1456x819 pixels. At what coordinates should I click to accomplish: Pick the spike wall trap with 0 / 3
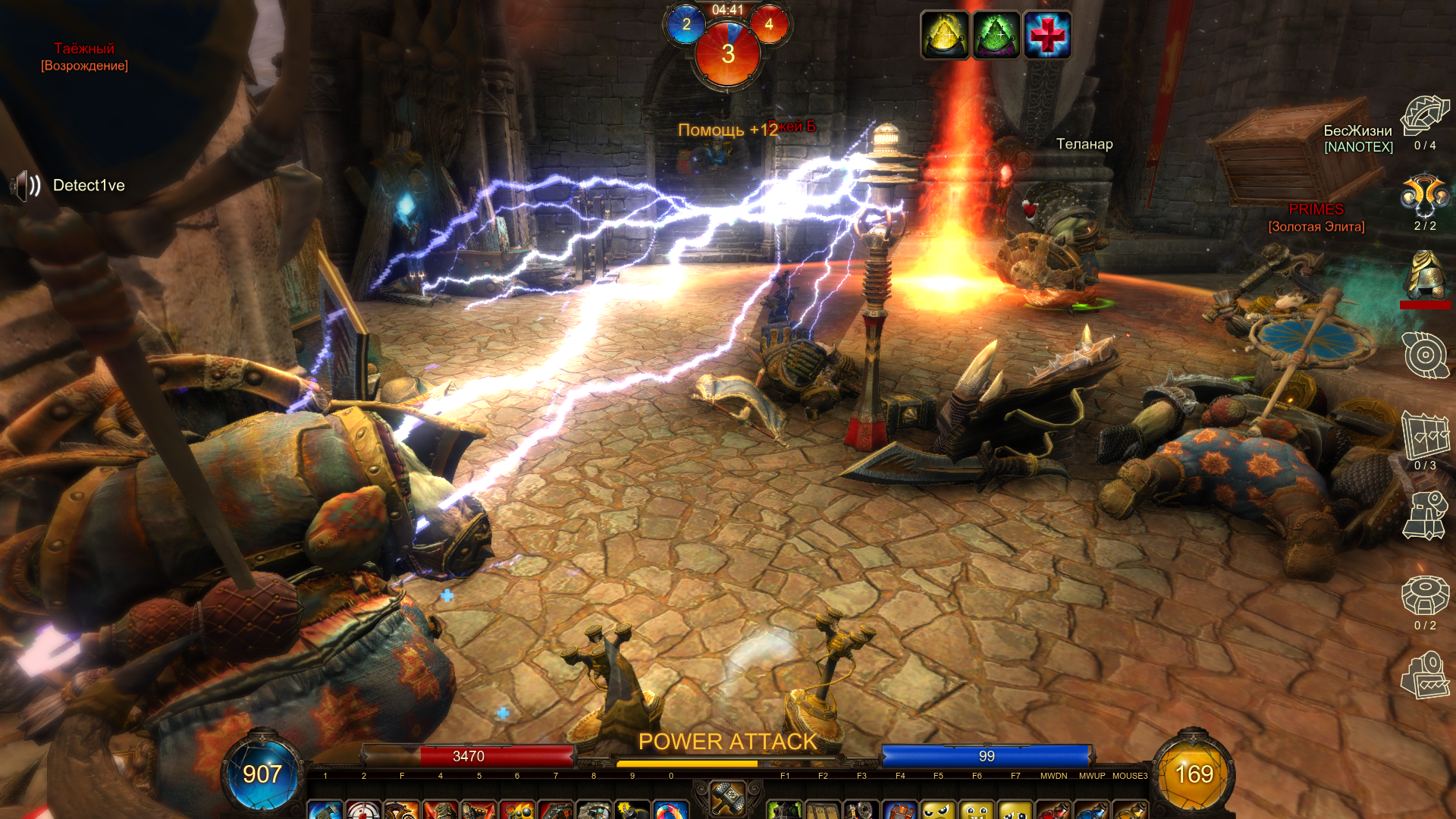[x=1425, y=435]
